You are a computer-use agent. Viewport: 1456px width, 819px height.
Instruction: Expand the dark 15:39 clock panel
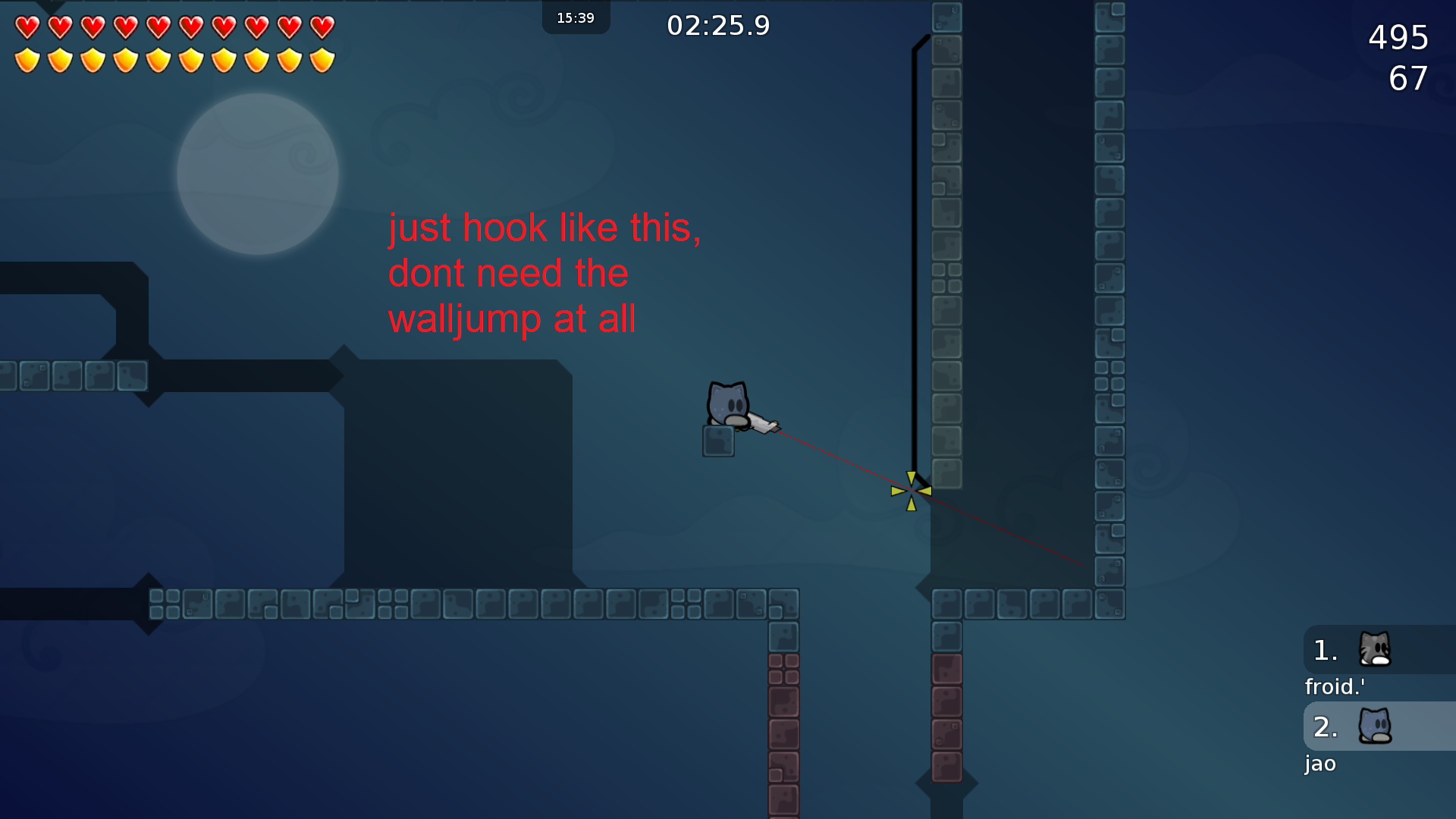click(576, 18)
